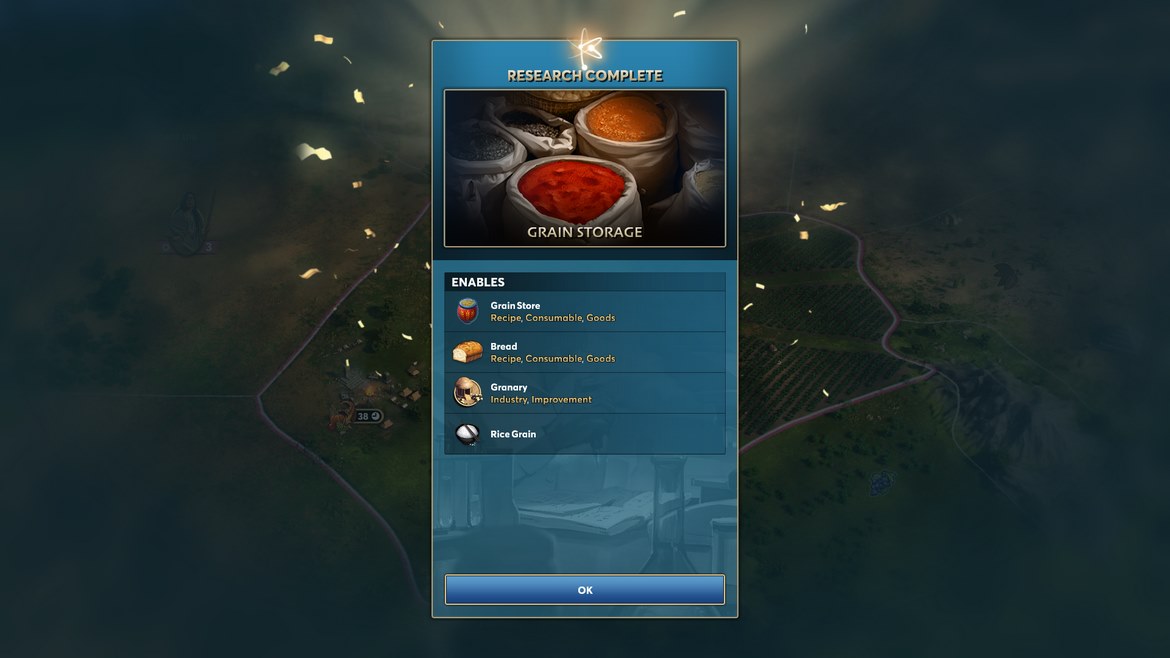Image resolution: width=1170 pixels, height=658 pixels.
Task: View the Grain Storage research image
Action: 585,168
